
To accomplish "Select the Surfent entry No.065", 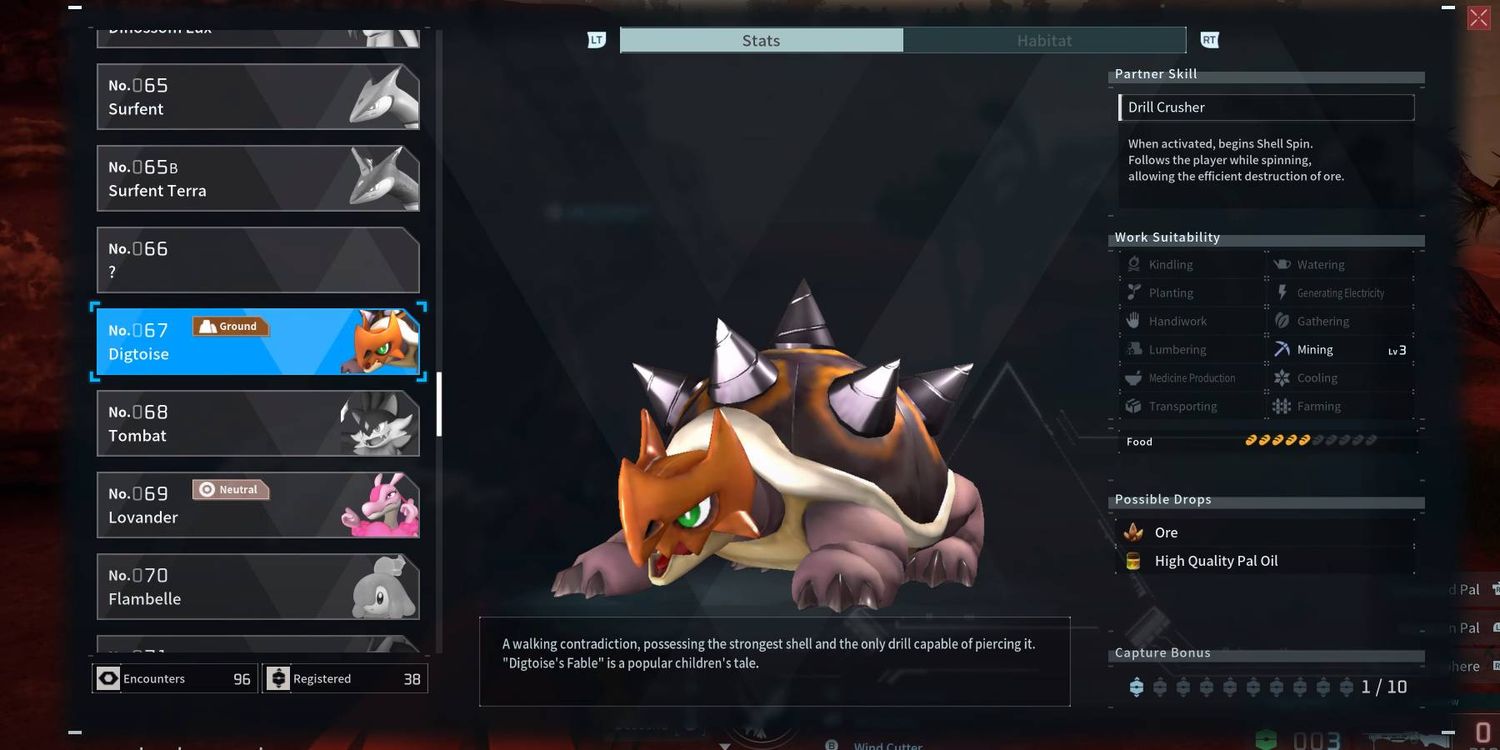I will tap(257, 97).
